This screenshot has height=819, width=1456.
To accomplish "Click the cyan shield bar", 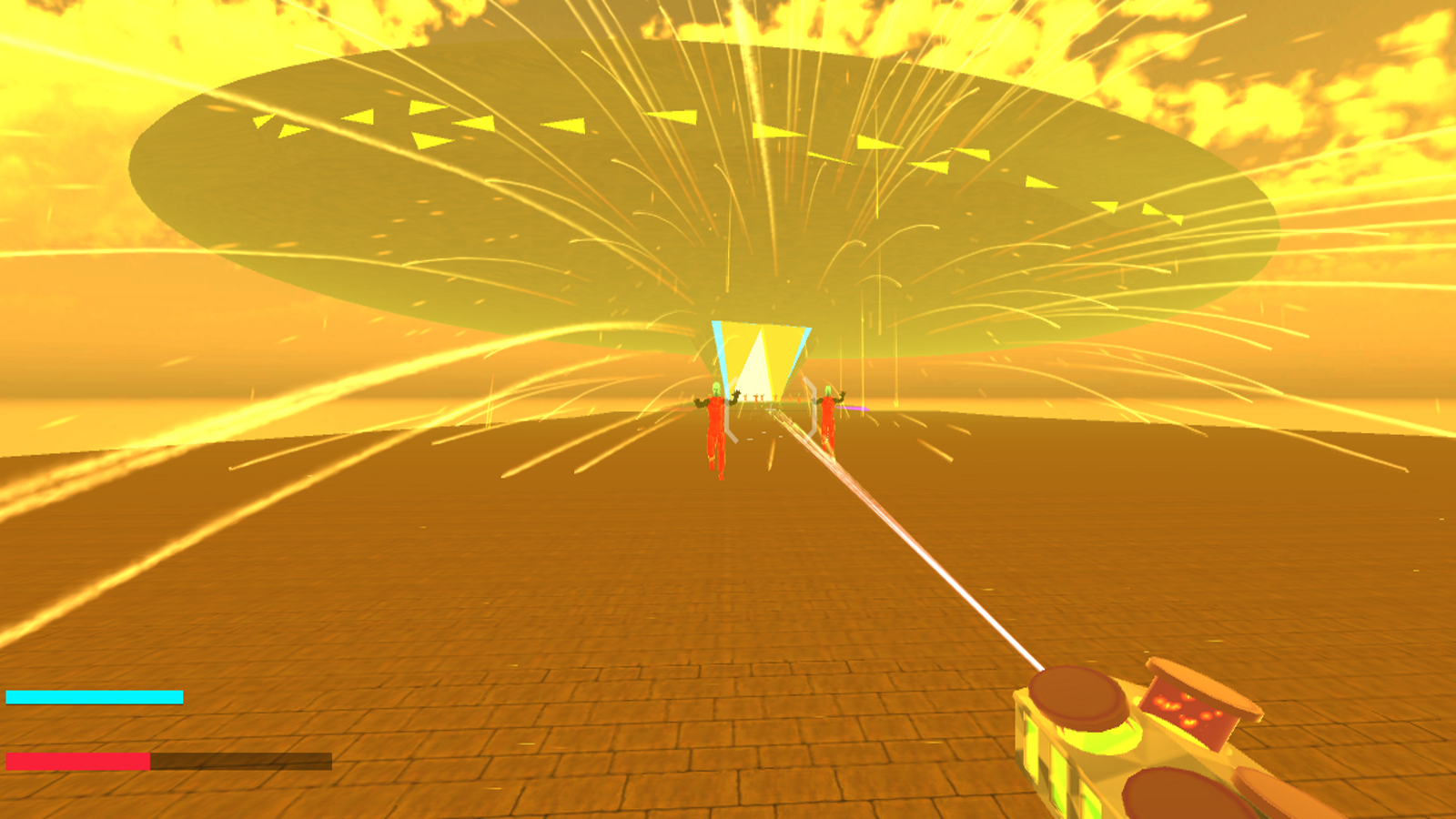I will (96, 696).
